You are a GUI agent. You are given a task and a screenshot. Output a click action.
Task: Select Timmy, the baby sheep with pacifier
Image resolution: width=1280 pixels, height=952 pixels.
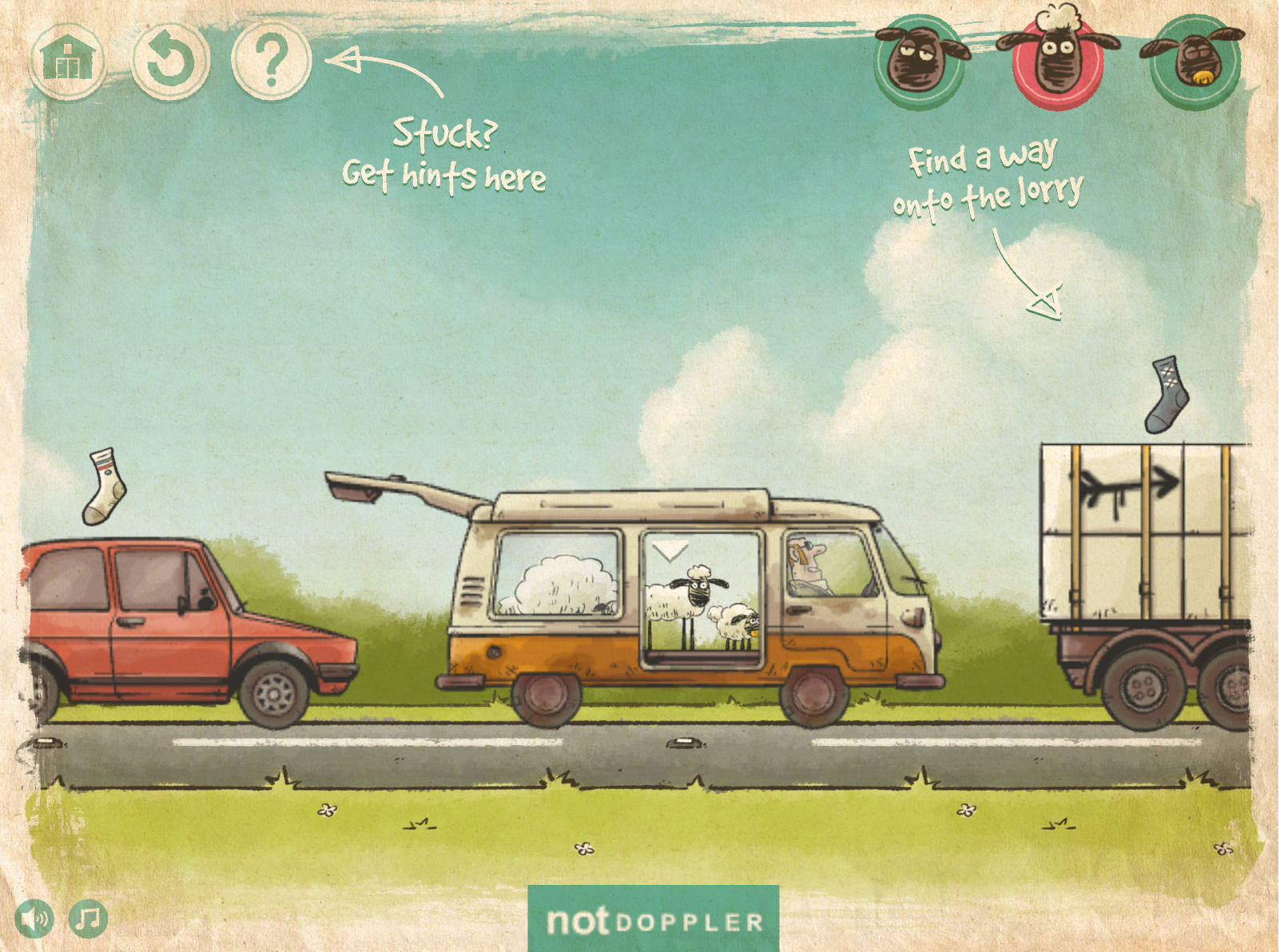click(1195, 61)
